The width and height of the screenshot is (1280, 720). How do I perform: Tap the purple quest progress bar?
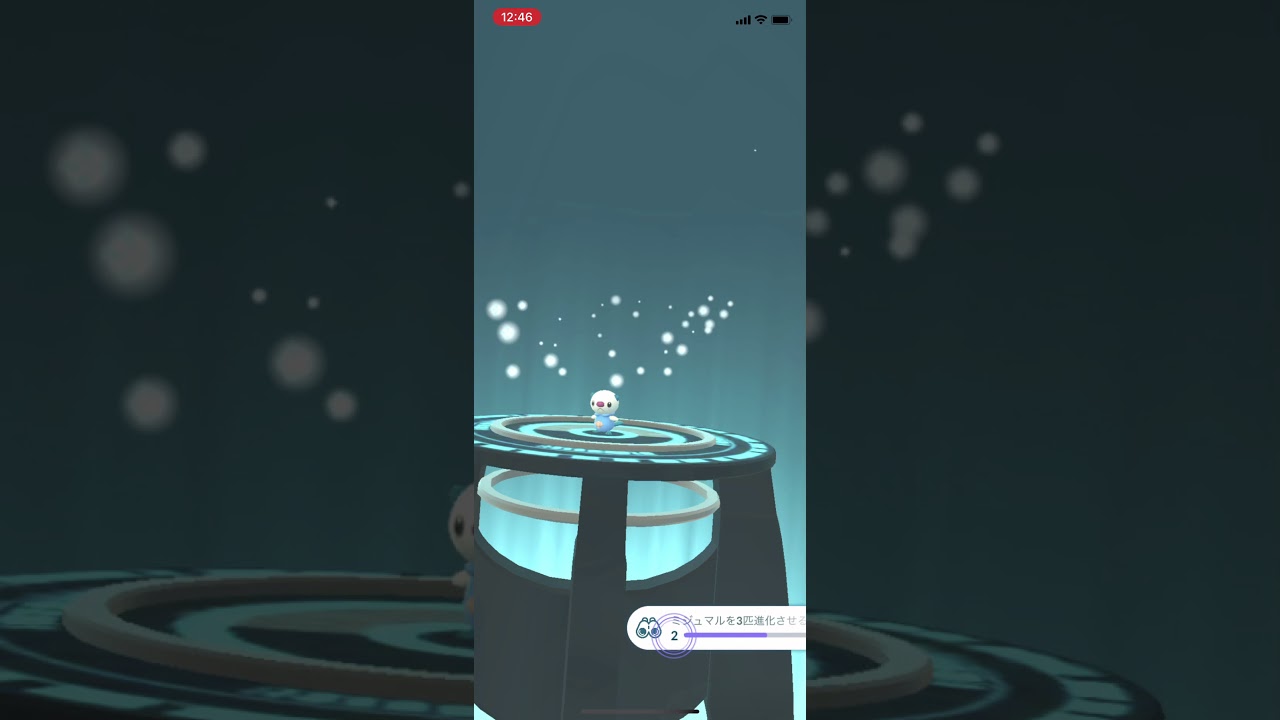point(730,634)
